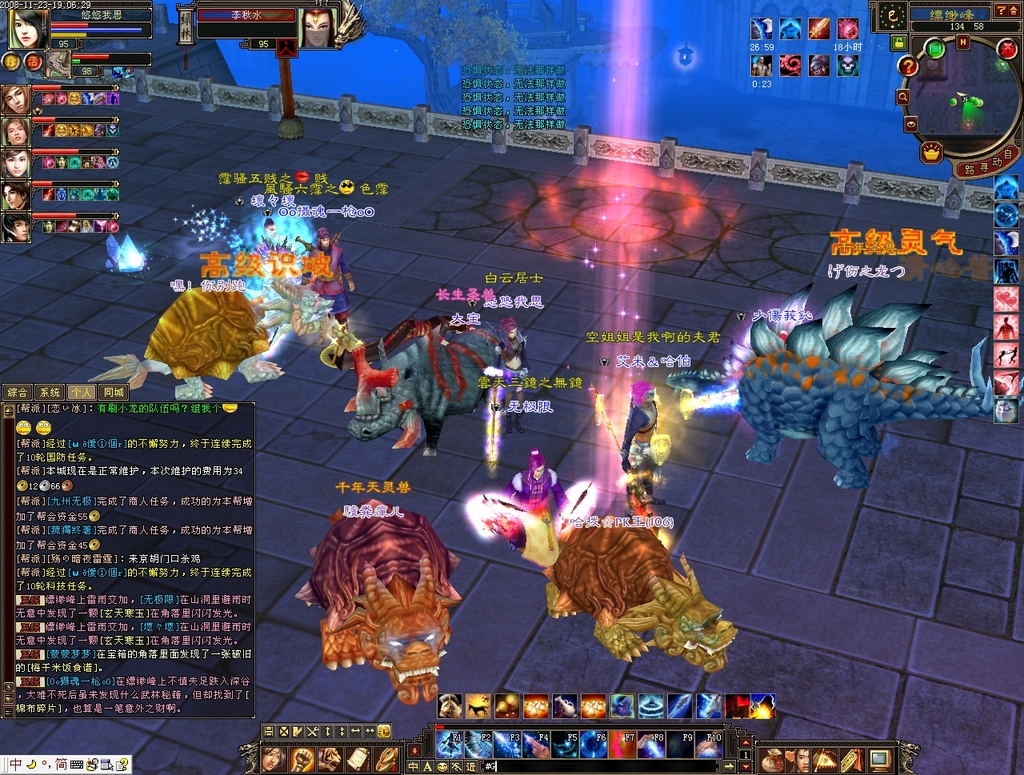1024x775 pixels.
Task: Click the flaming sword buff icon
Action: 819,28
